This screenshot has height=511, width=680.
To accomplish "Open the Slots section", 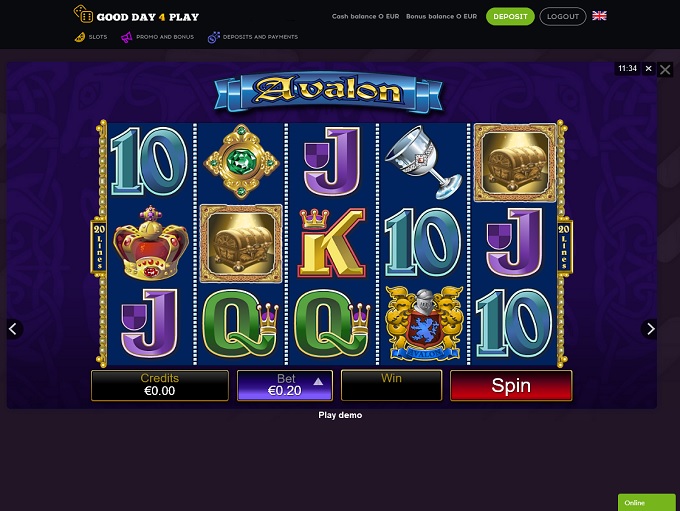I will (x=91, y=37).
